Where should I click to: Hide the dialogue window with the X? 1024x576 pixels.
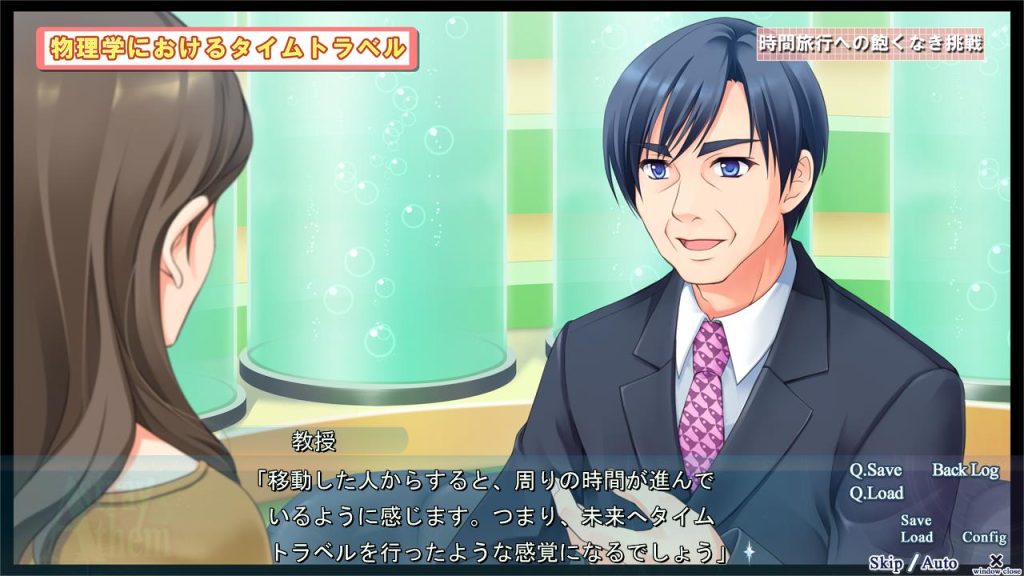[995, 560]
